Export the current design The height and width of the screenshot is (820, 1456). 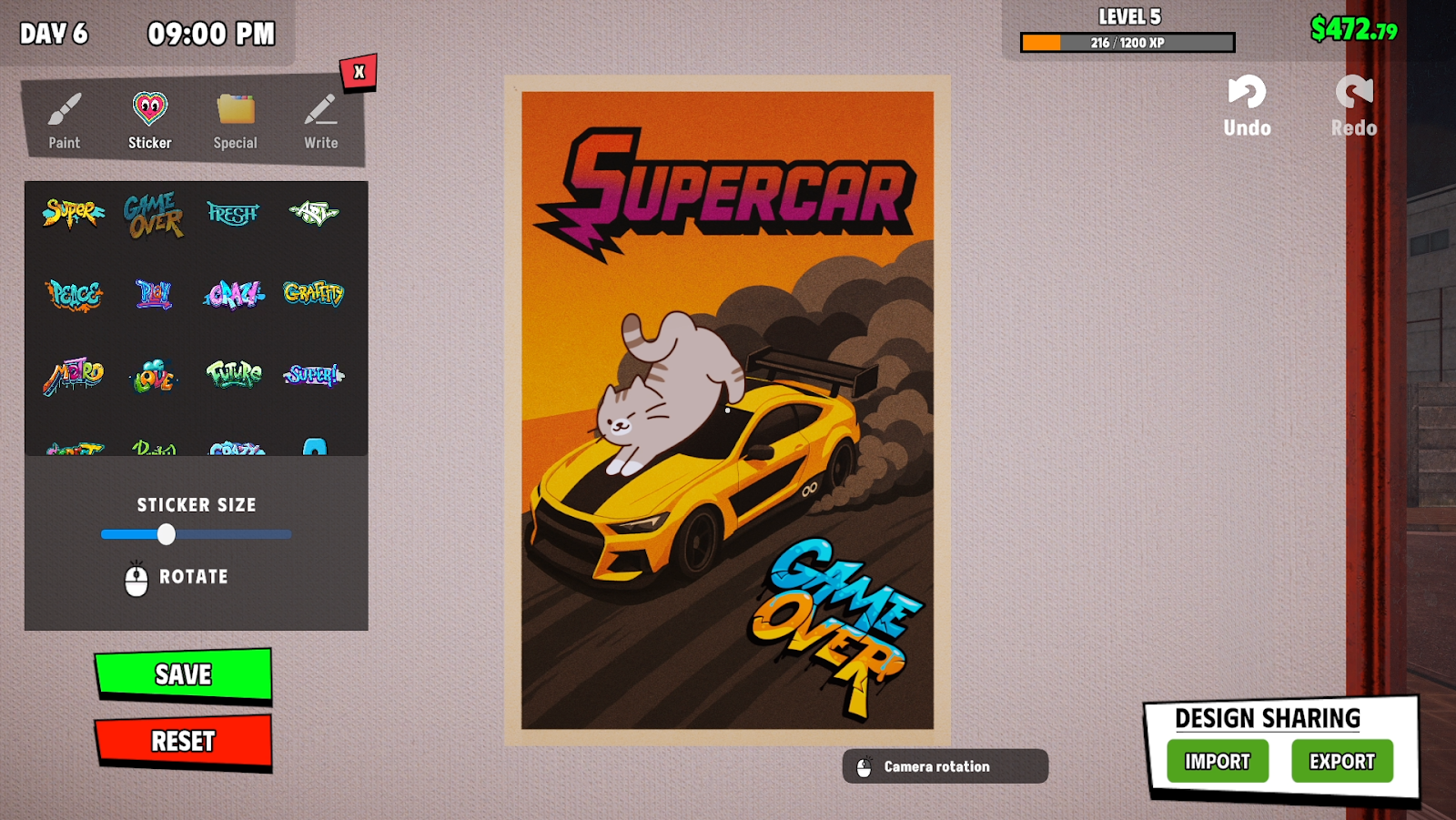click(1342, 762)
